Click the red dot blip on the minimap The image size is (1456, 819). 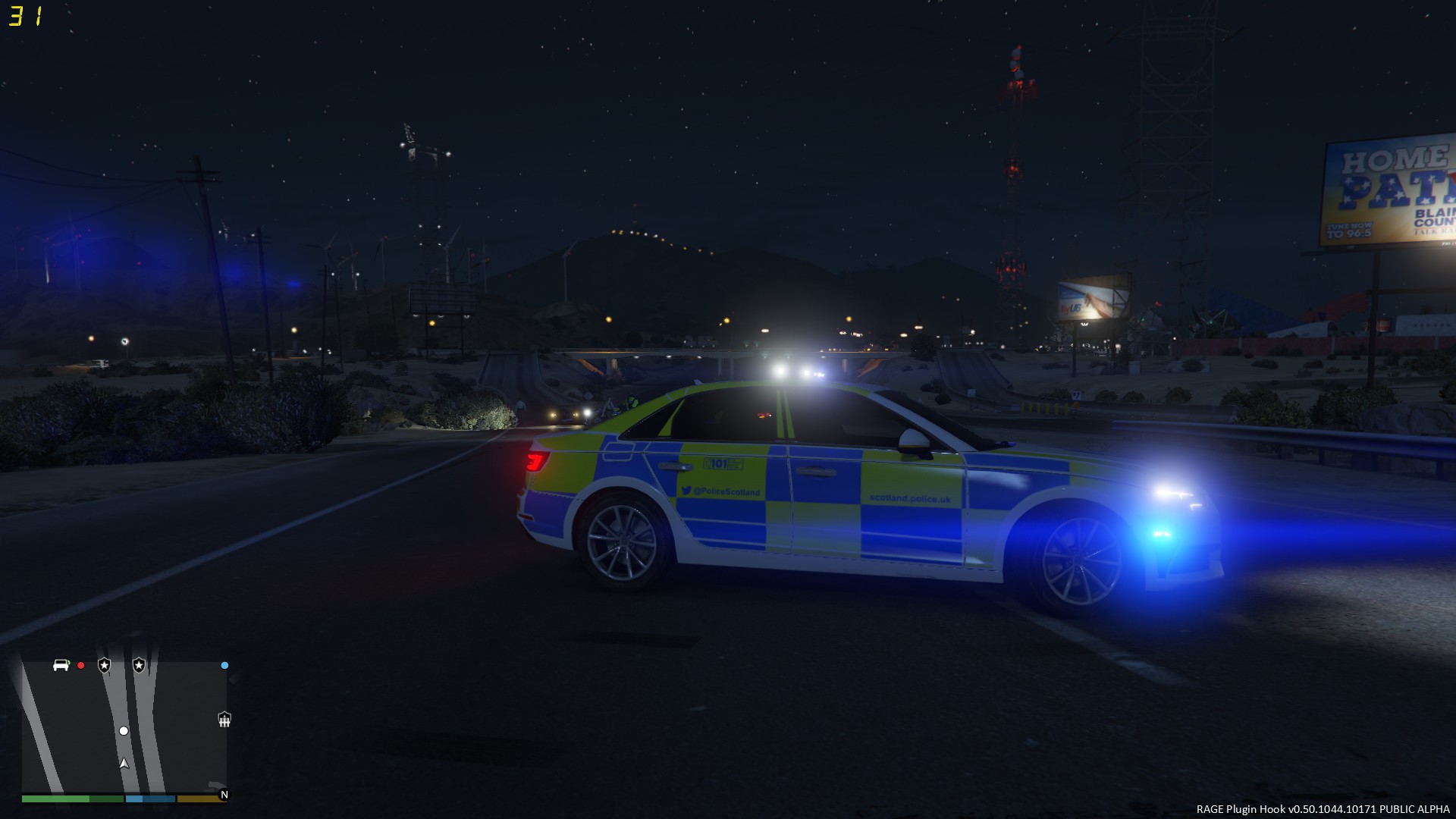point(81,666)
